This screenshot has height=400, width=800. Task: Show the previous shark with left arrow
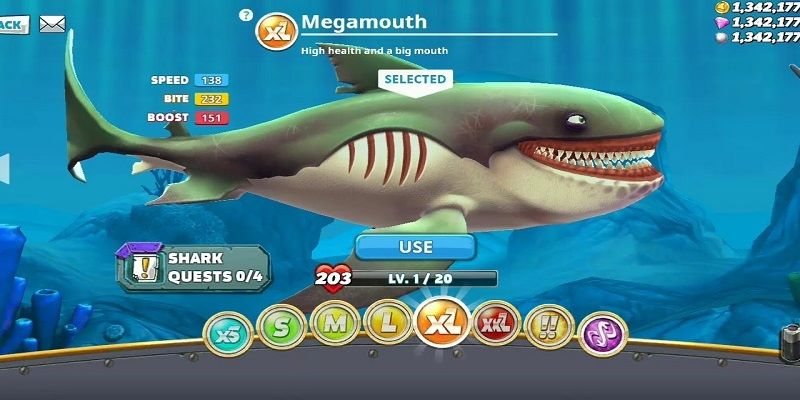coord(4,167)
